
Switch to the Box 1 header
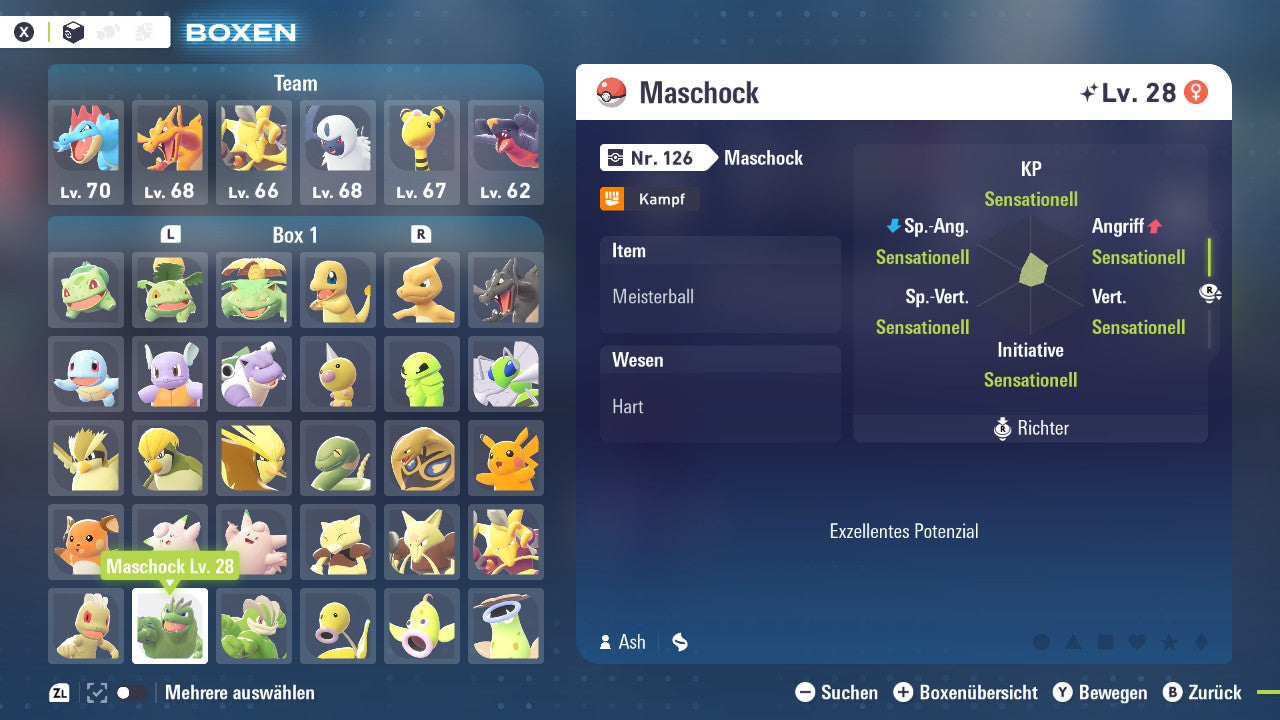[295, 235]
